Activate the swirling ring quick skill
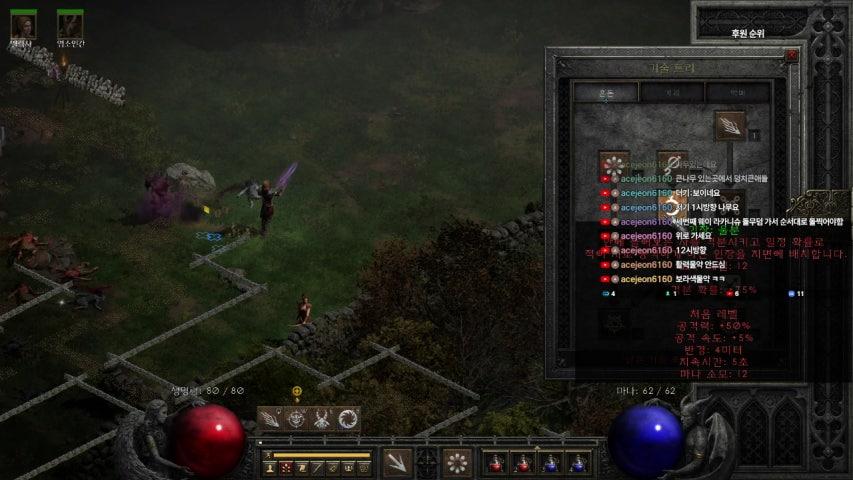 348,418
